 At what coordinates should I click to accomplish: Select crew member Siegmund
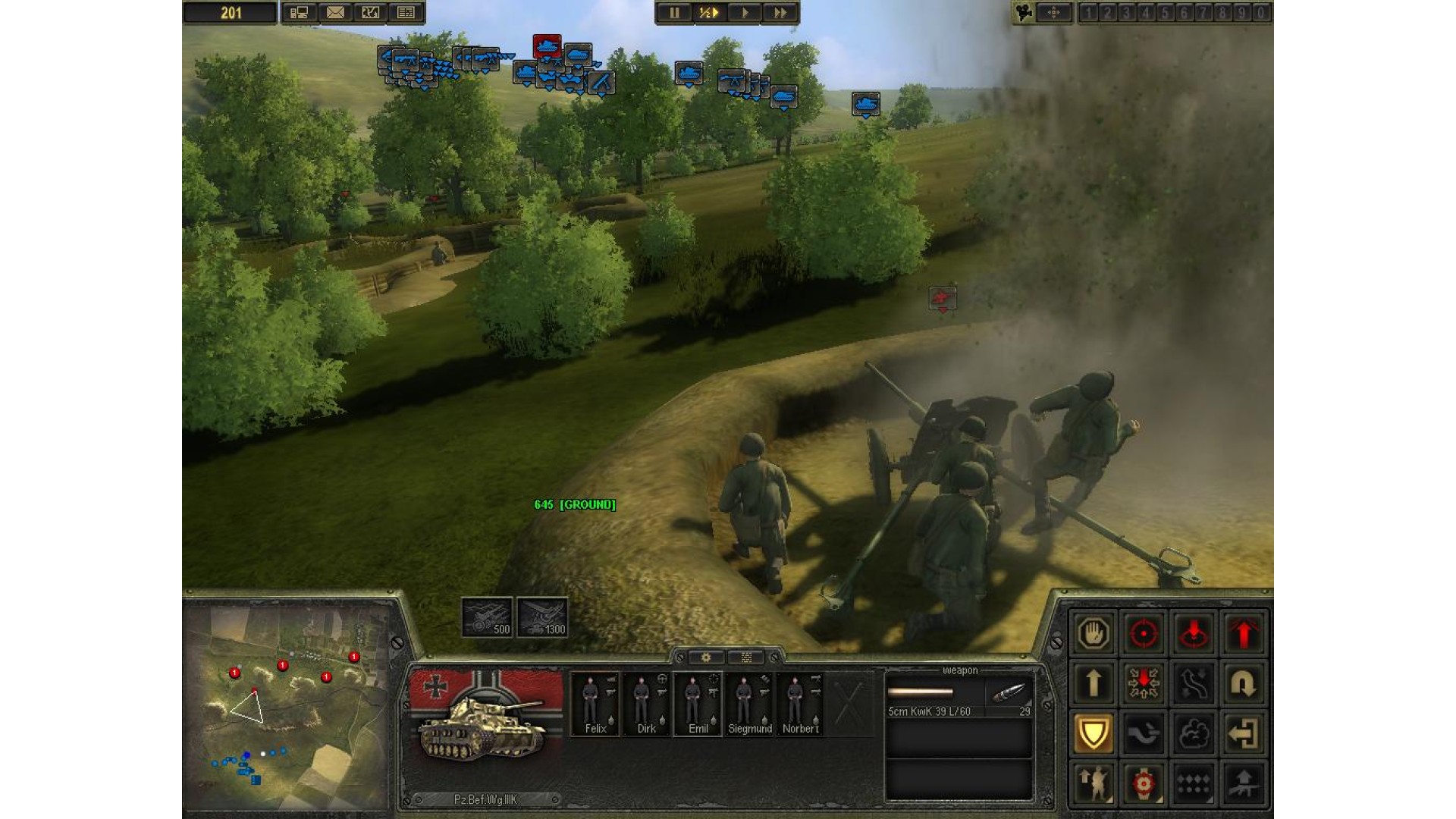coord(749,704)
